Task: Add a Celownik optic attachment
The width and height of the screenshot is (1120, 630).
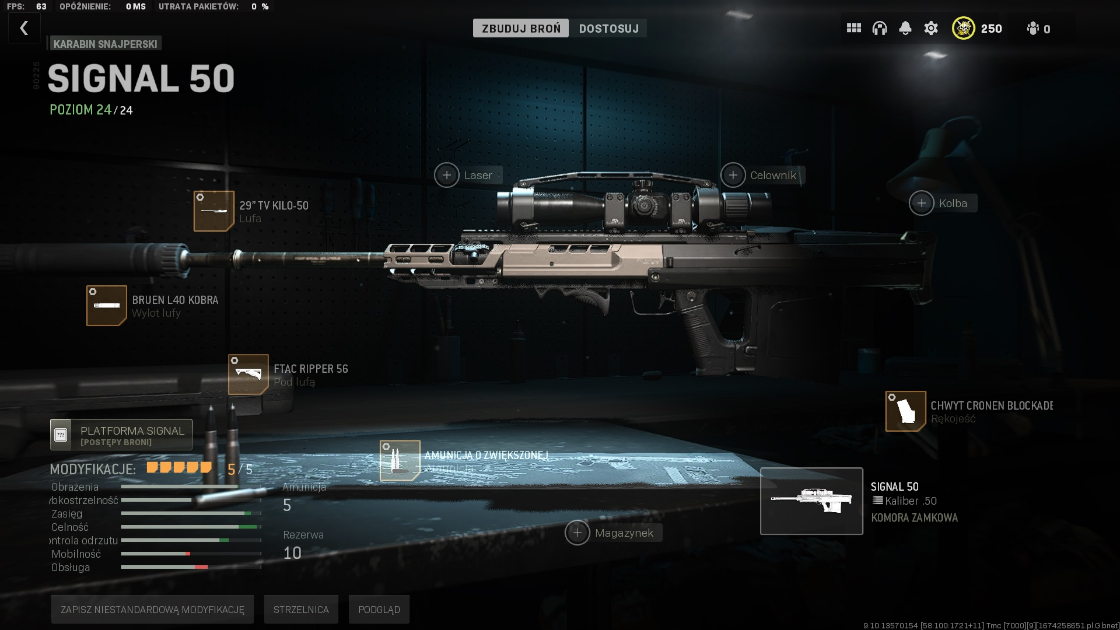Action: [734, 175]
